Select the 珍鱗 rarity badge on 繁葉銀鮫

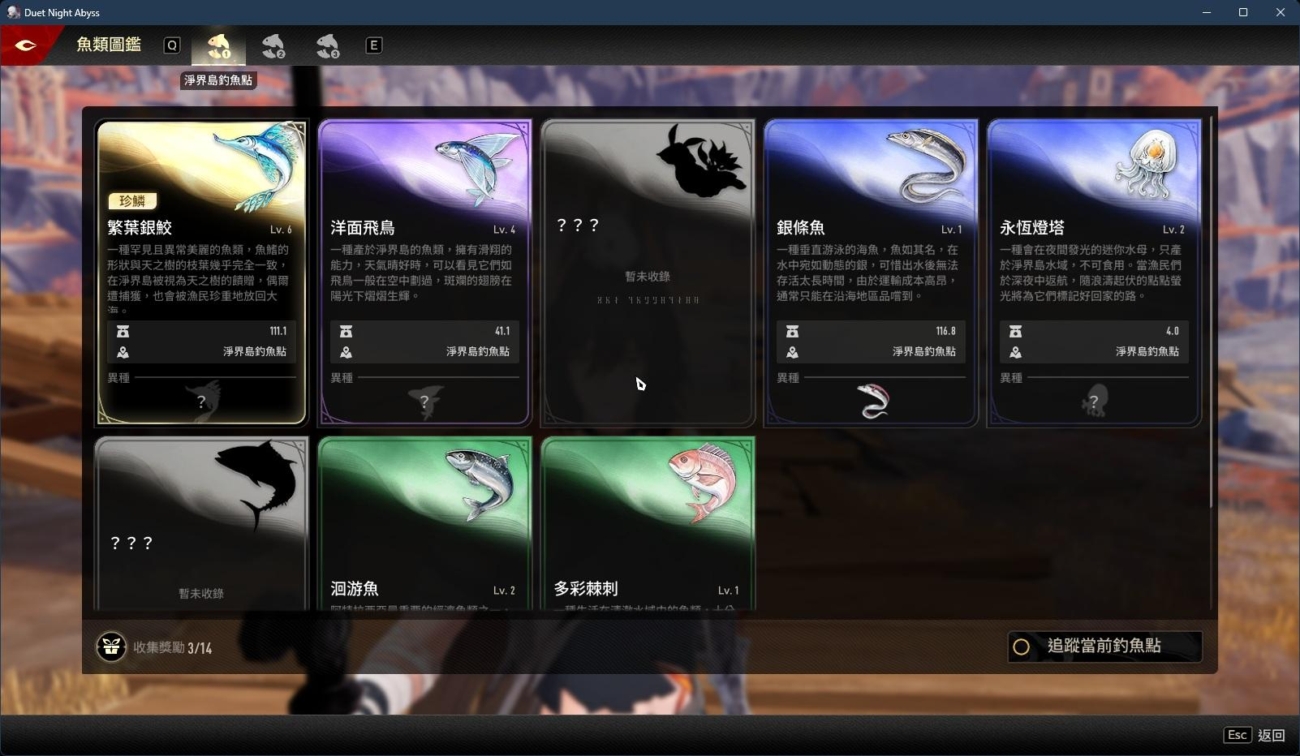point(132,200)
